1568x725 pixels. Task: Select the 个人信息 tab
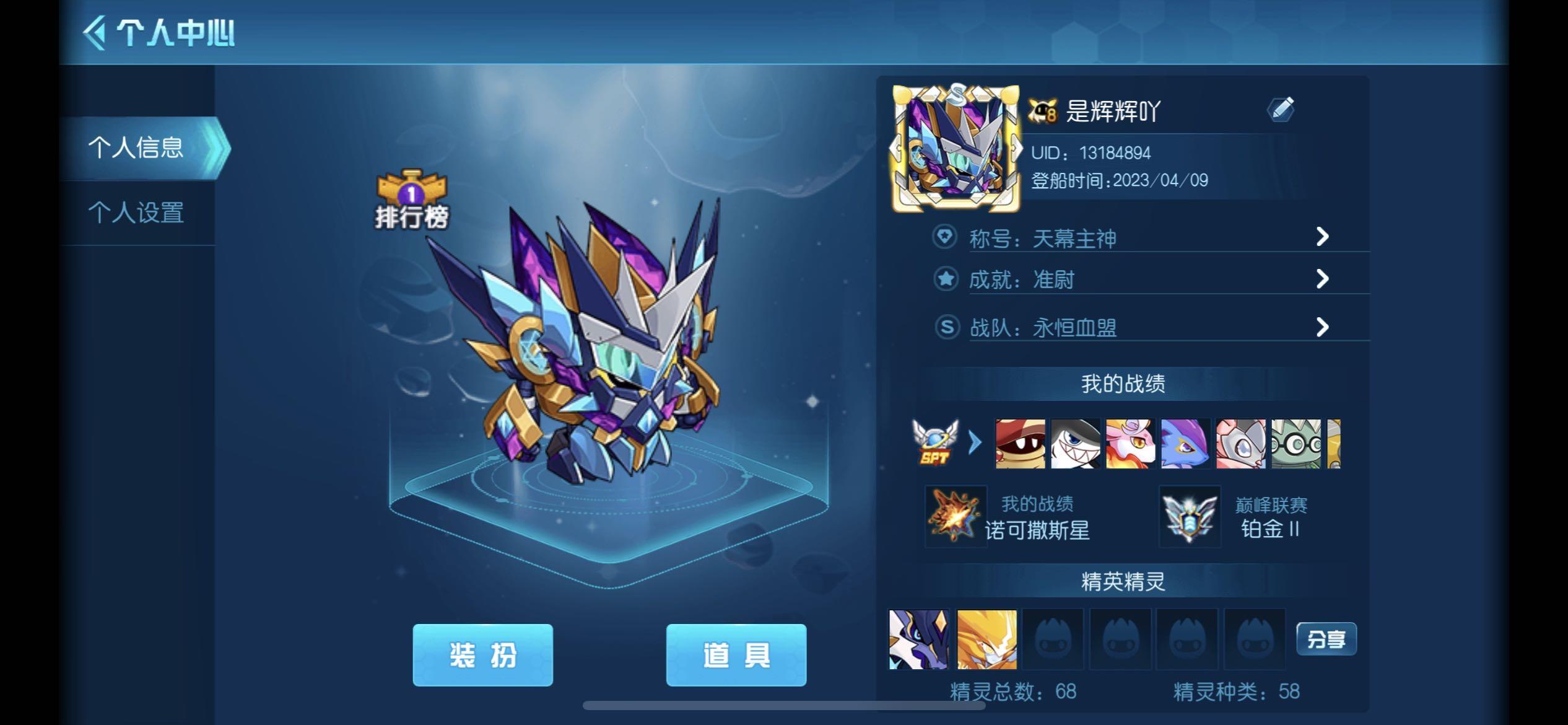click(139, 147)
